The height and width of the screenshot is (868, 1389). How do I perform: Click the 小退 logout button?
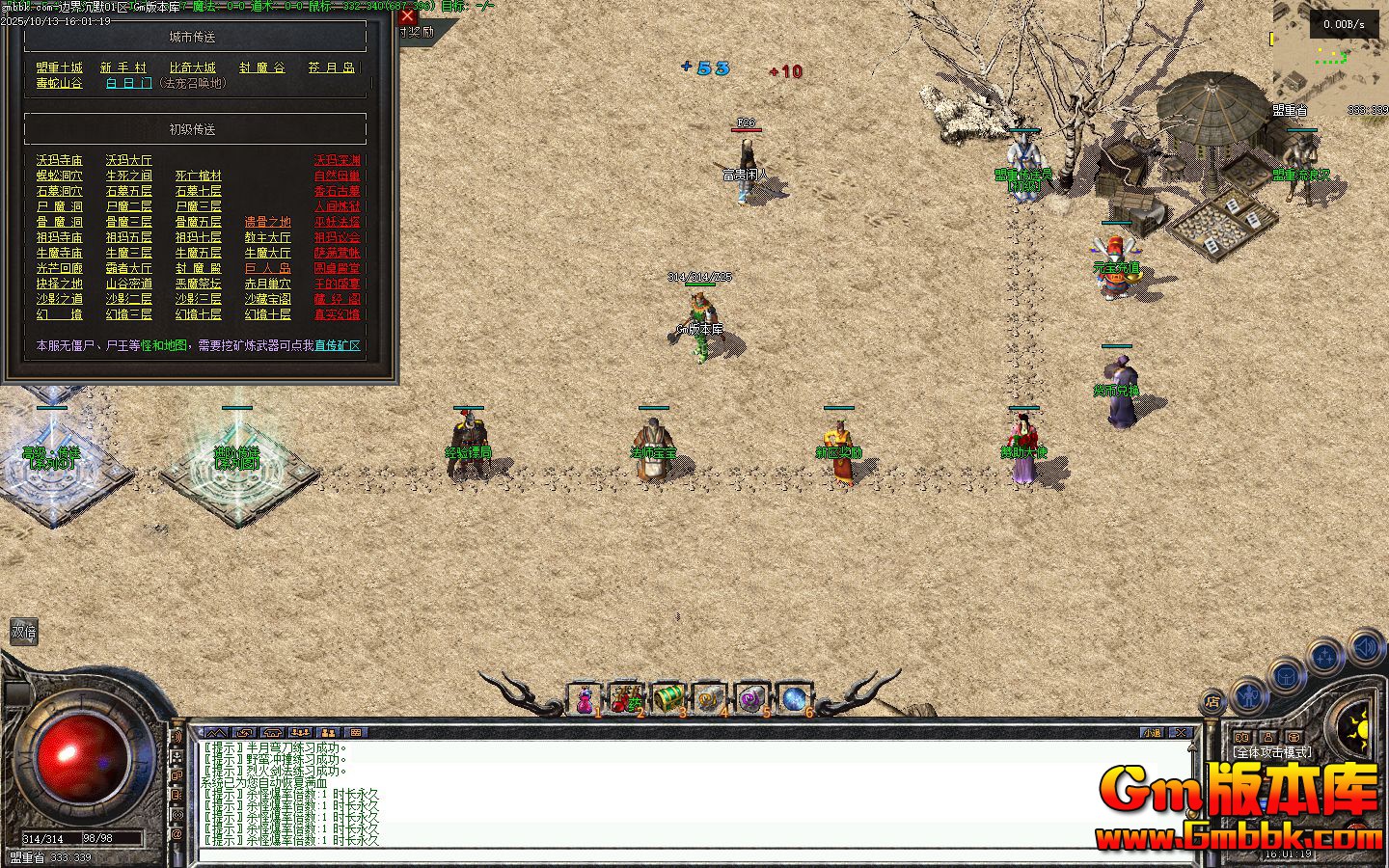pos(1152,733)
